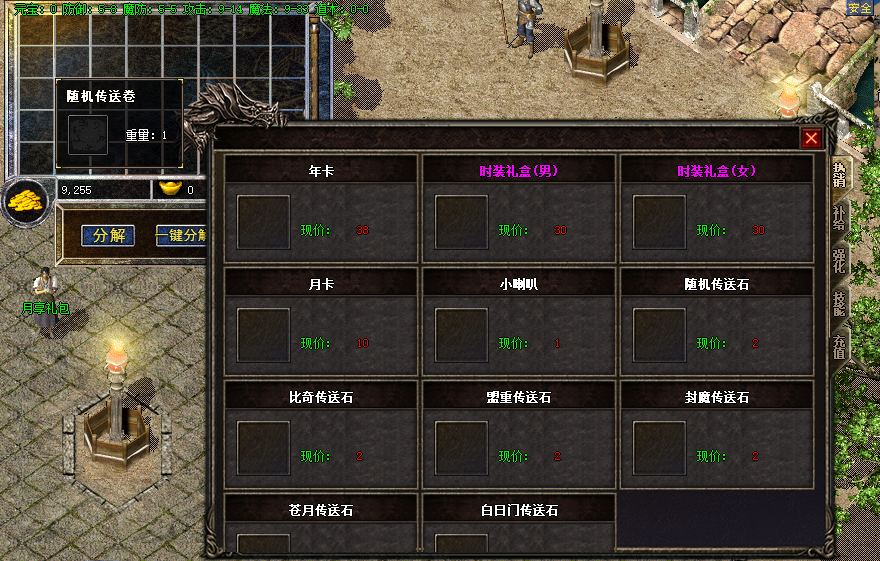
Task: Select the 随机传送石 shop item
Action: click(x=660, y=335)
